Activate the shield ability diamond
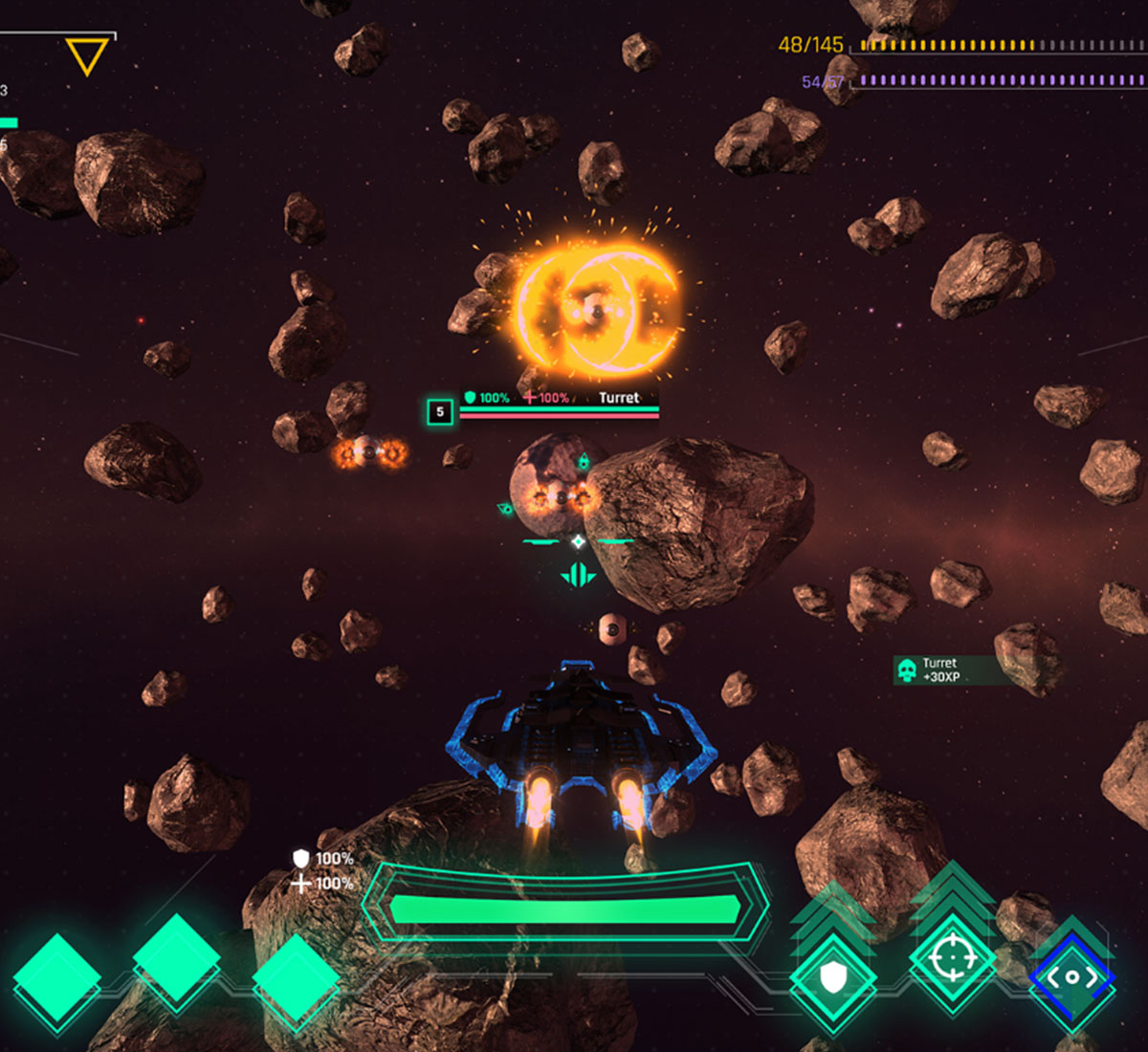 pos(833,978)
